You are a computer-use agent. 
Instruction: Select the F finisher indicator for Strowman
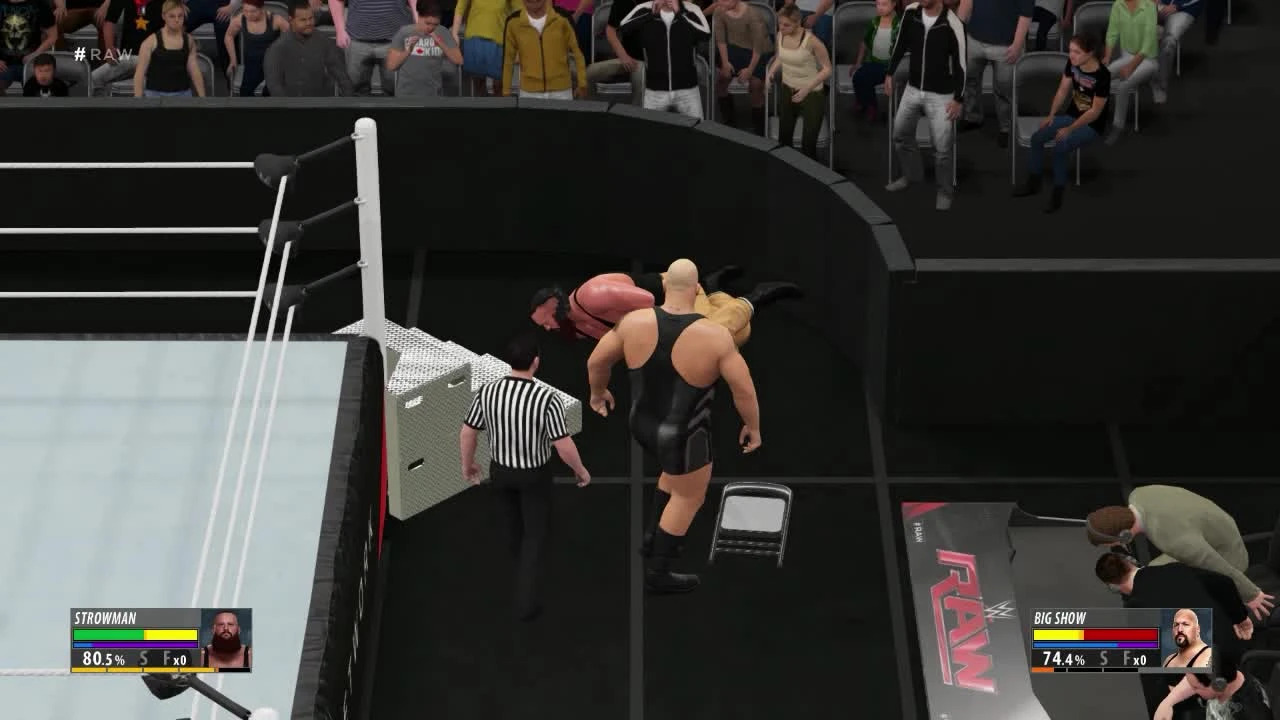coord(166,658)
